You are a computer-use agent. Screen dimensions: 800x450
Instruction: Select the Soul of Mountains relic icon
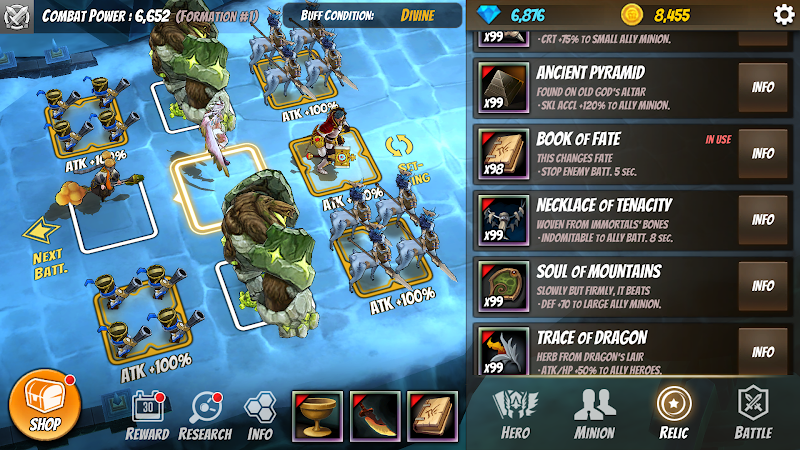(x=503, y=286)
